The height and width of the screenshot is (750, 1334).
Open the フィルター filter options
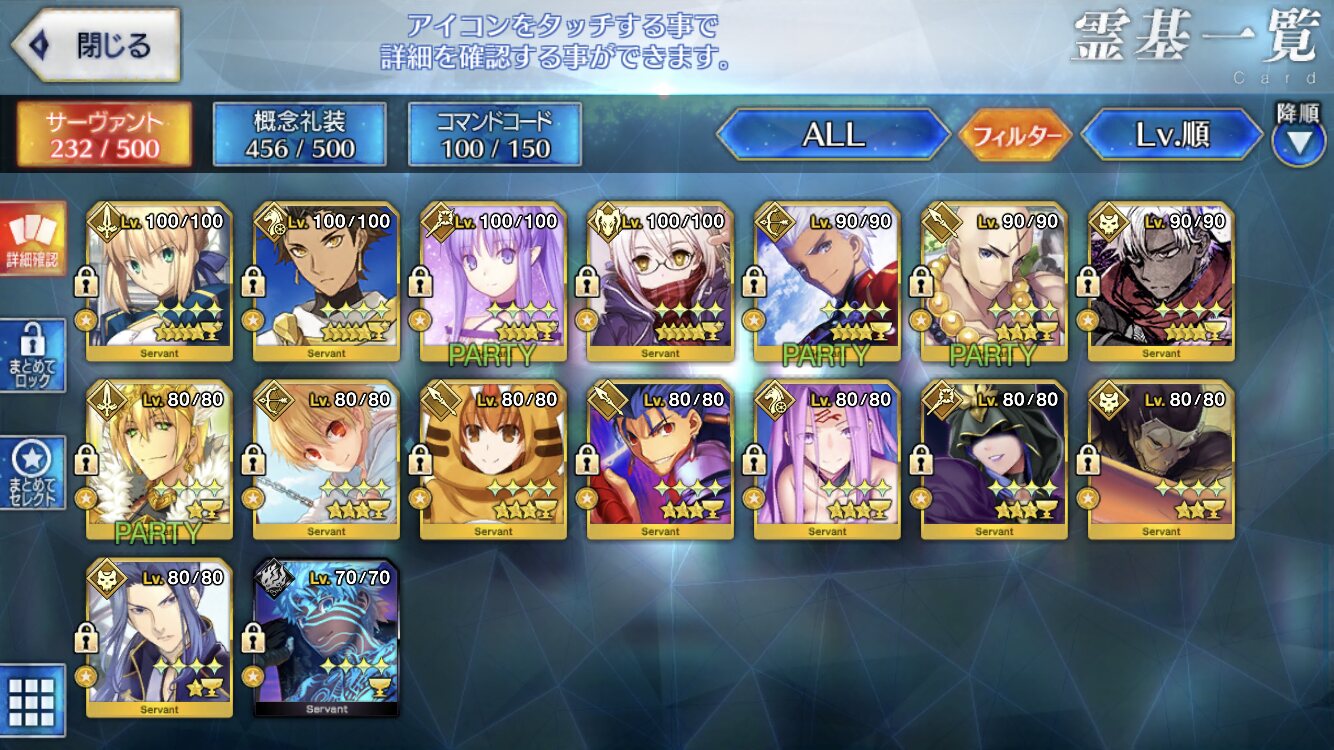tap(1015, 135)
